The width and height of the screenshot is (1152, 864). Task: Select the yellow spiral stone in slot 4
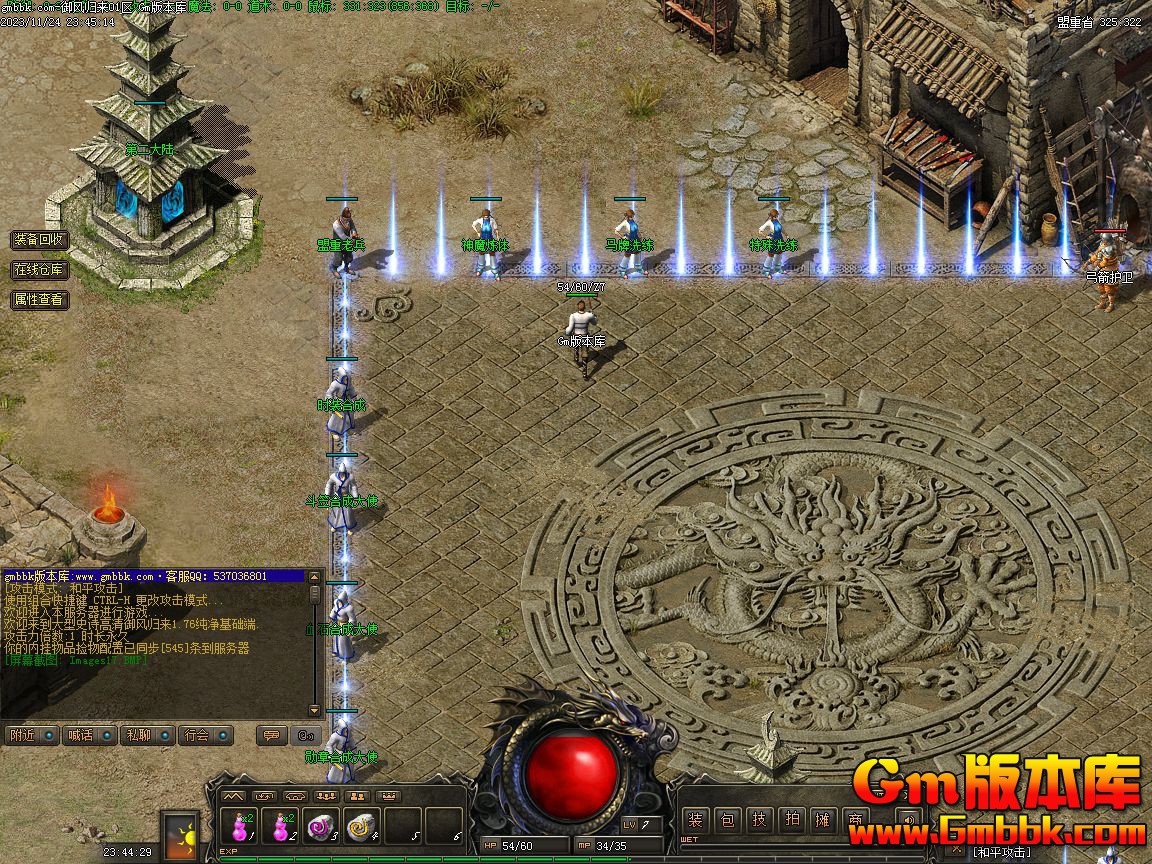(361, 828)
